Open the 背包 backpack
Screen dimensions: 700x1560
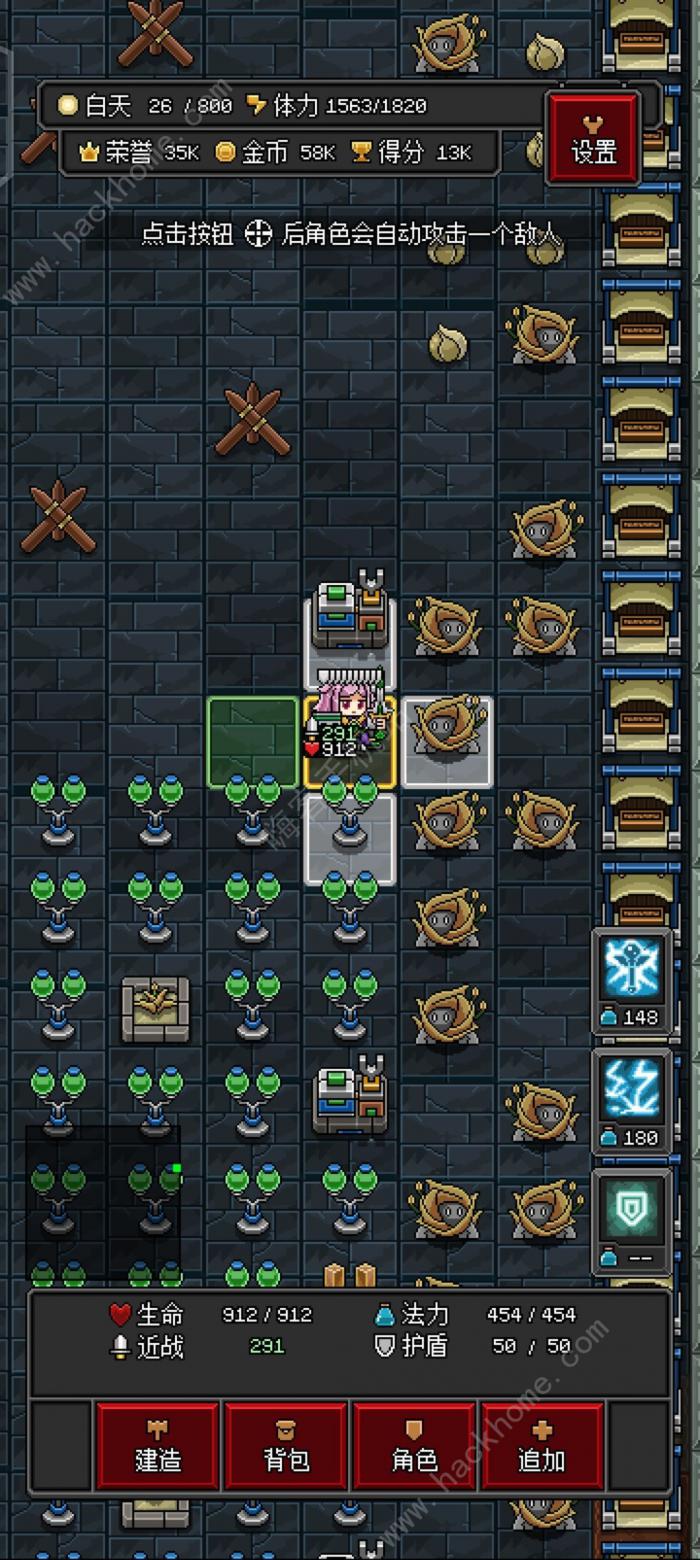pos(286,1445)
